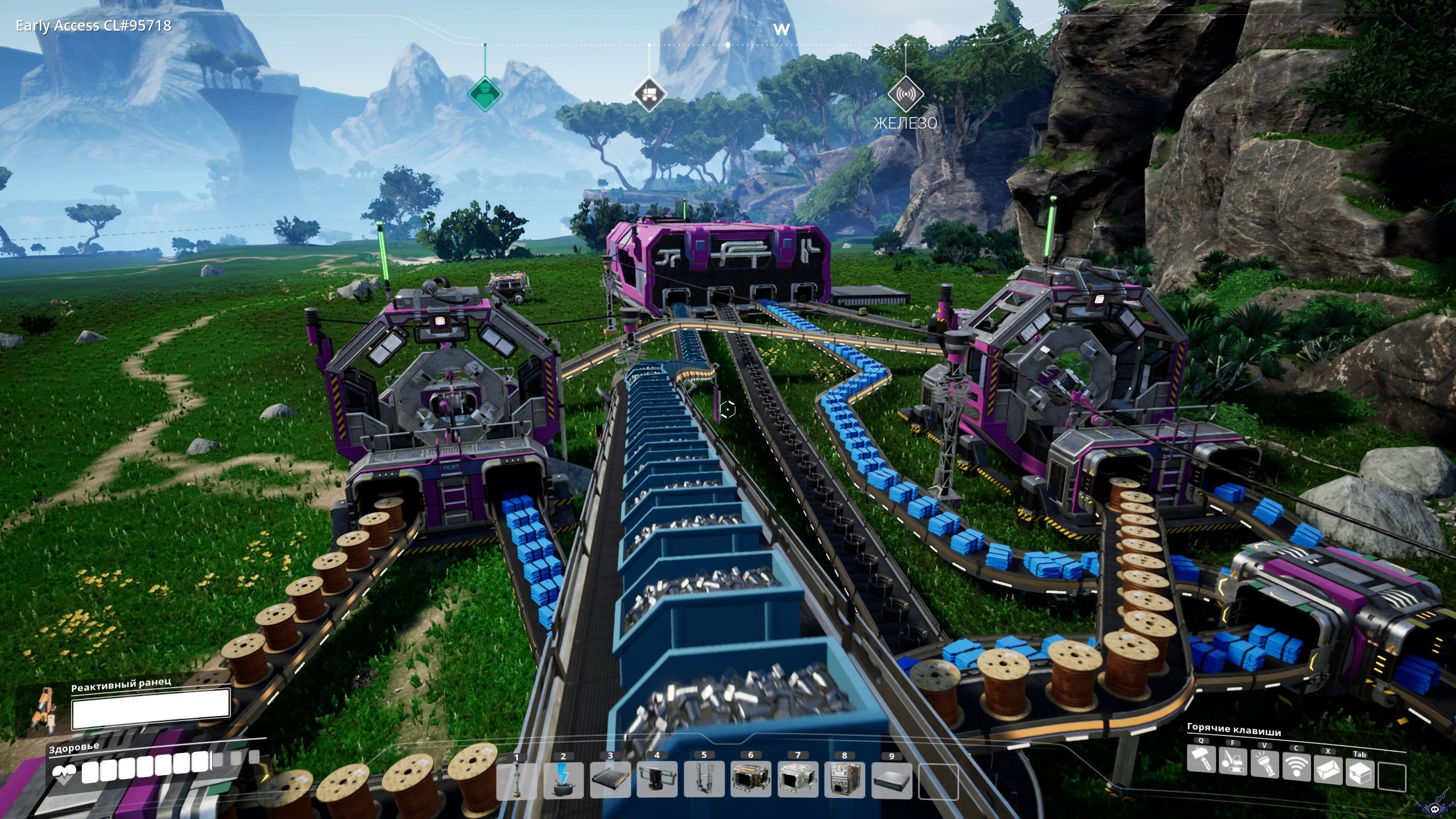Pick the conveyor belt in hotbar slot 3
The image size is (1456, 819).
(610, 780)
